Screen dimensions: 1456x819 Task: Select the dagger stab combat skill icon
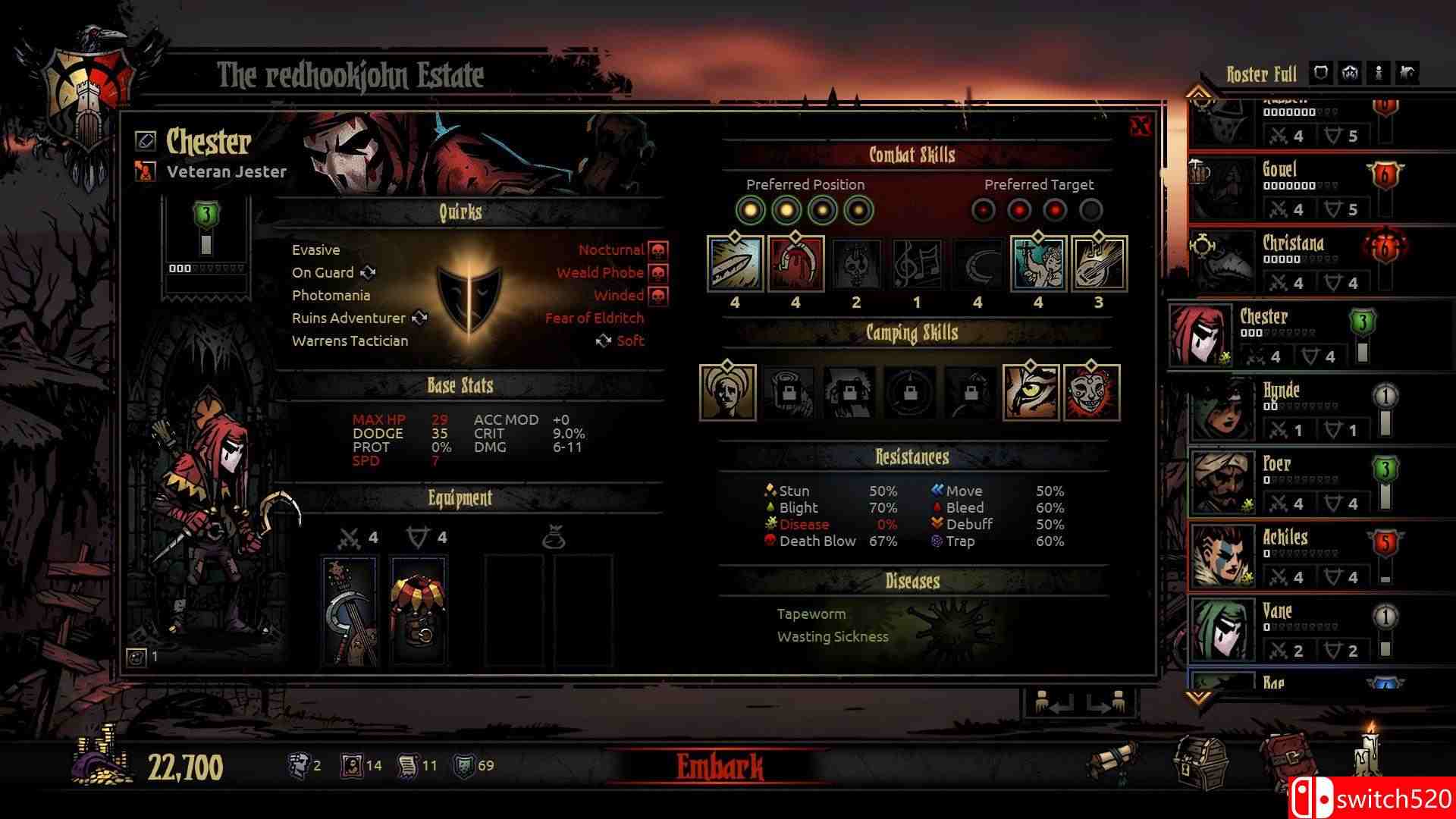[x=733, y=265]
